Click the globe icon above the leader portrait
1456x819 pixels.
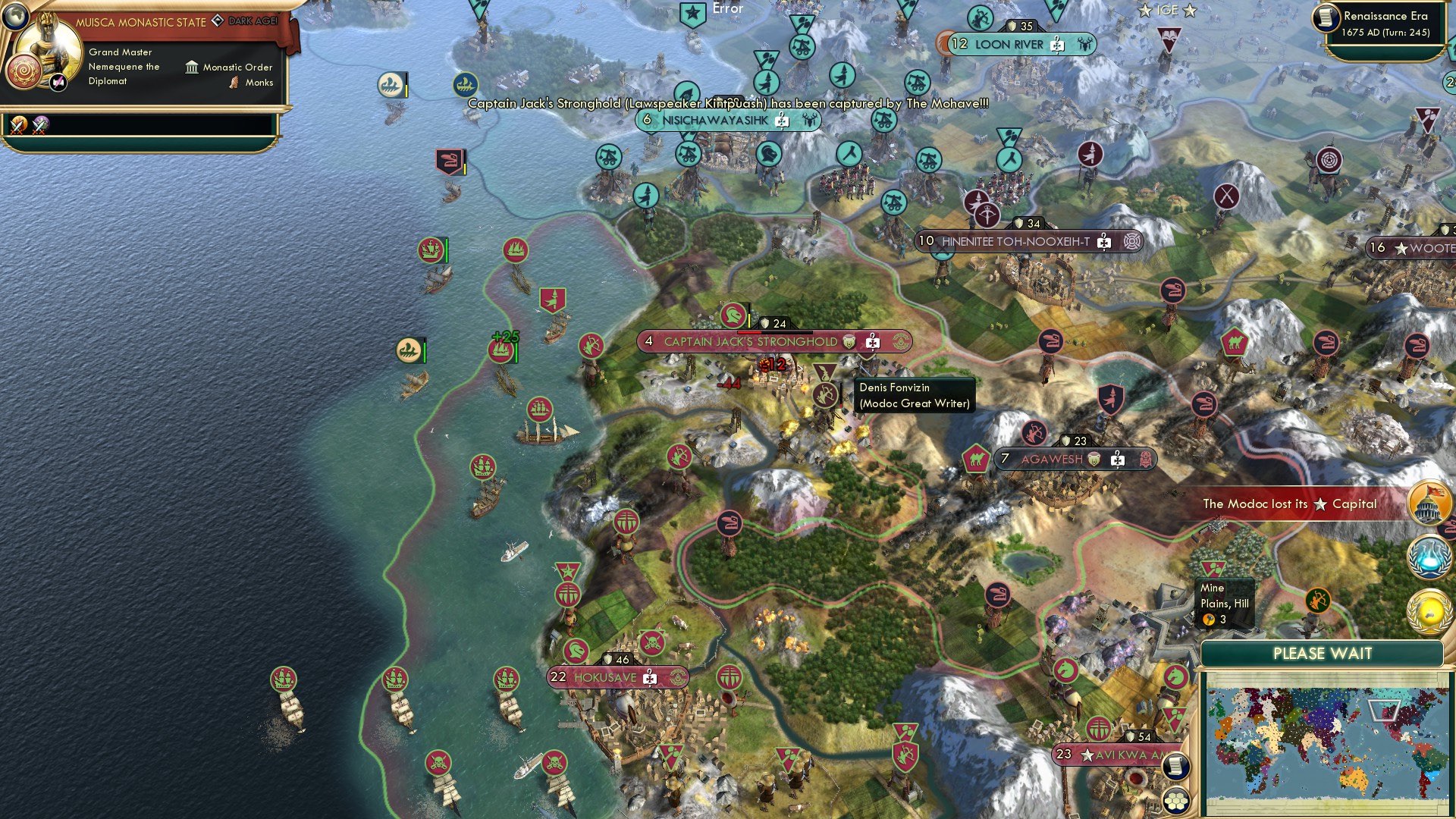coord(16,18)
